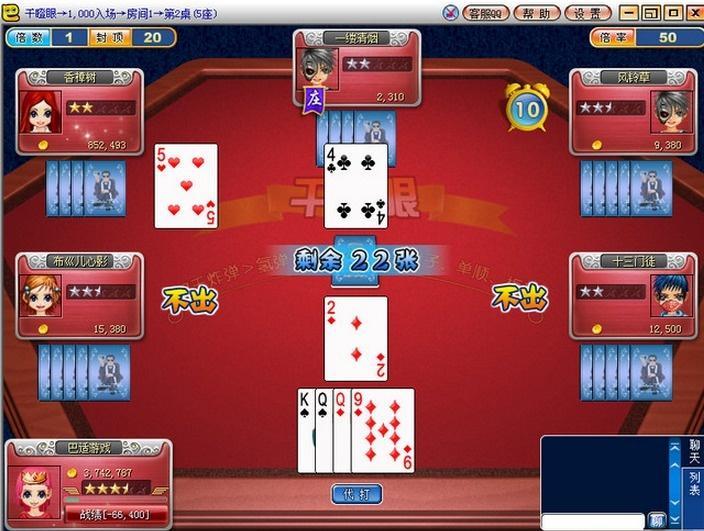The width and height of the screenshot is (704, 531).
Task: Open the 设置 settings menu
Action: (588, 13)
